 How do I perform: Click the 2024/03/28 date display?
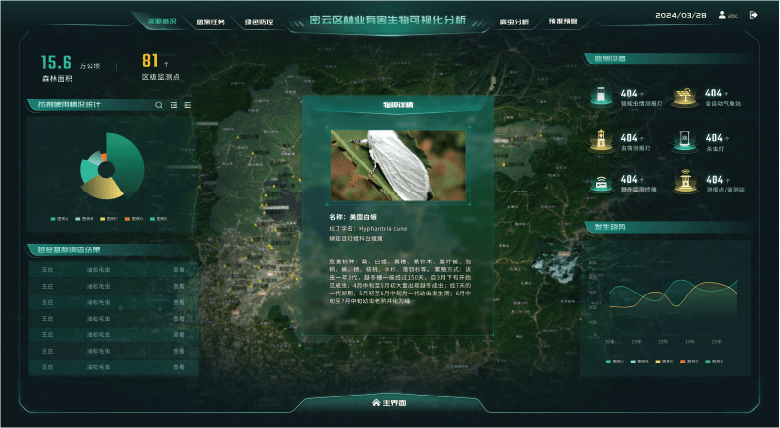(680, 15)
